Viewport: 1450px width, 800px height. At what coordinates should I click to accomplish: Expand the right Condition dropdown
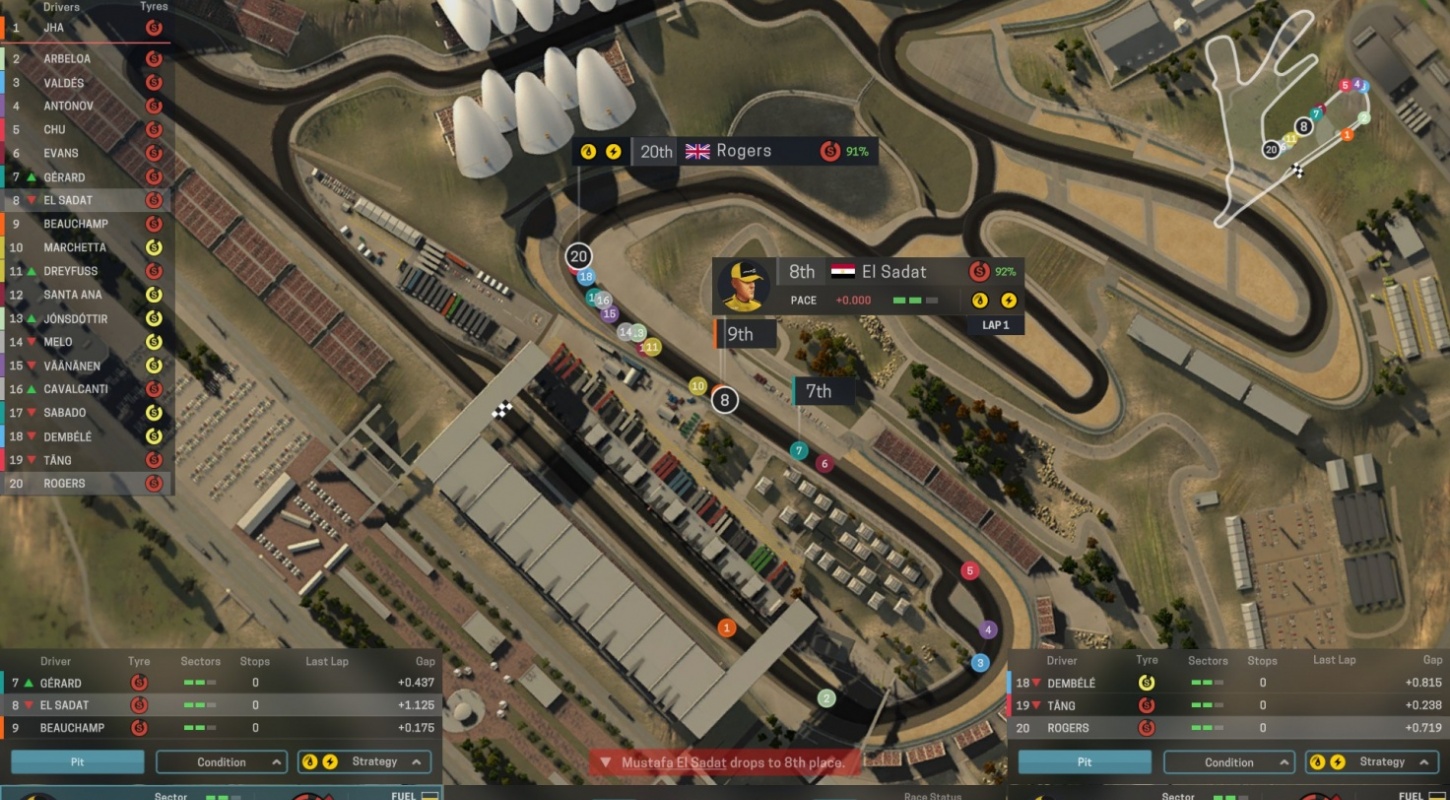(x=1229, y=762)
